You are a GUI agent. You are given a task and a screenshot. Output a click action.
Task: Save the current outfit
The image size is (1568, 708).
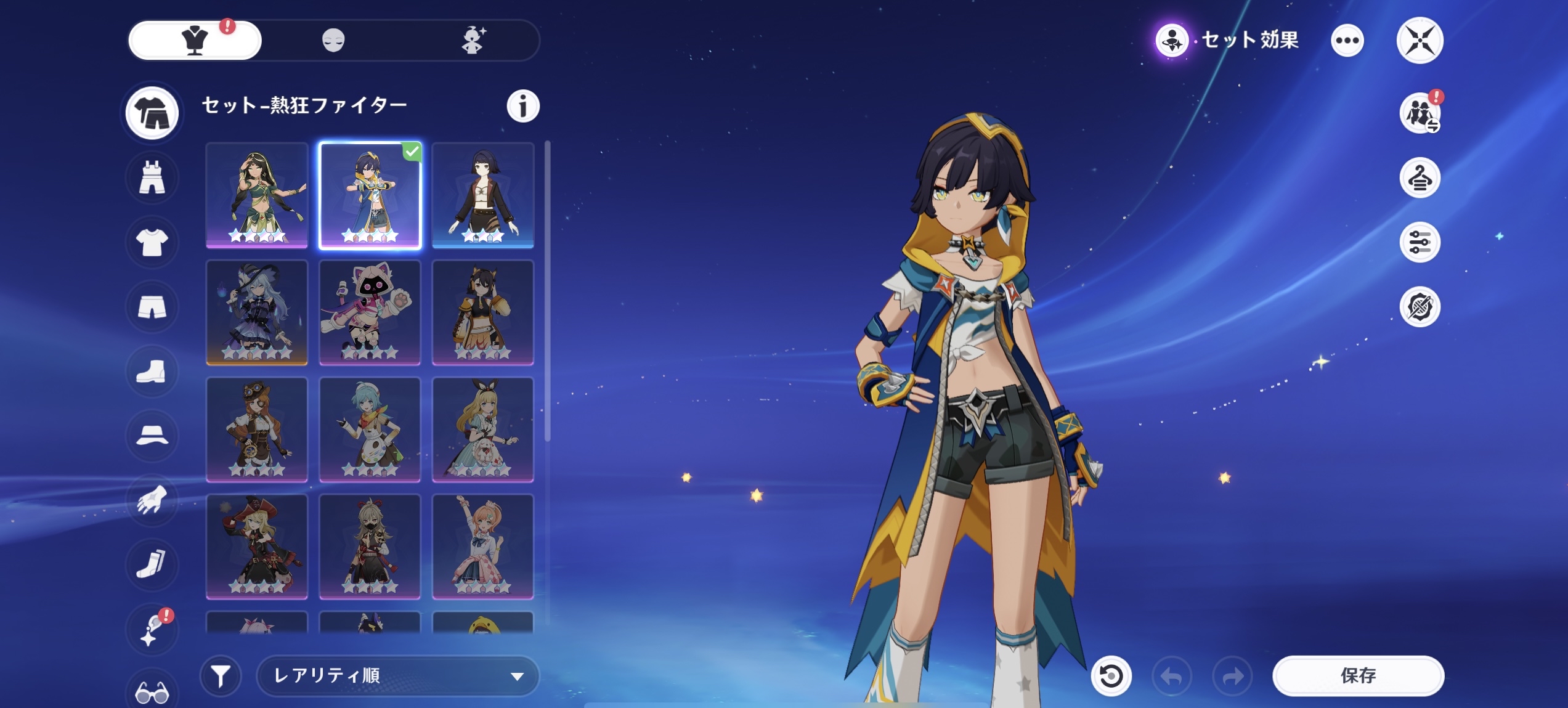click(x=1358, y=676)
